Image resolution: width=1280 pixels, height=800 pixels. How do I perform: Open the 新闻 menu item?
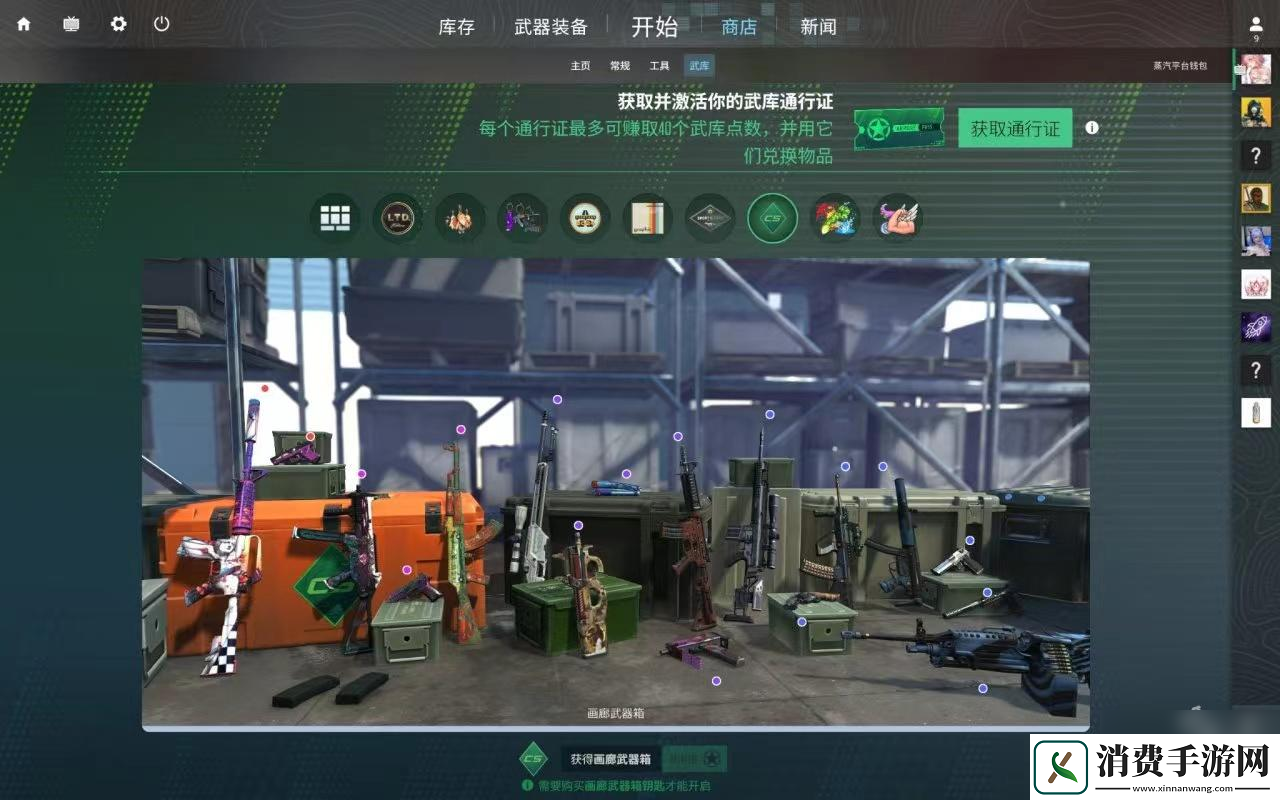pyautogui.click(x=817, y=27)
